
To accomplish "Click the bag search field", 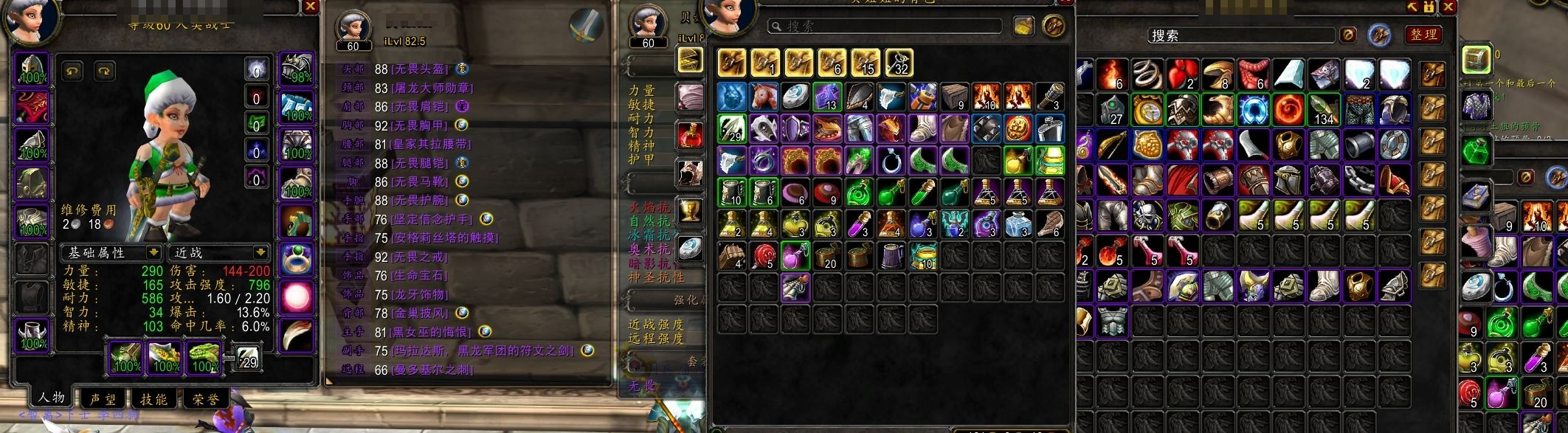I will 885,27.
